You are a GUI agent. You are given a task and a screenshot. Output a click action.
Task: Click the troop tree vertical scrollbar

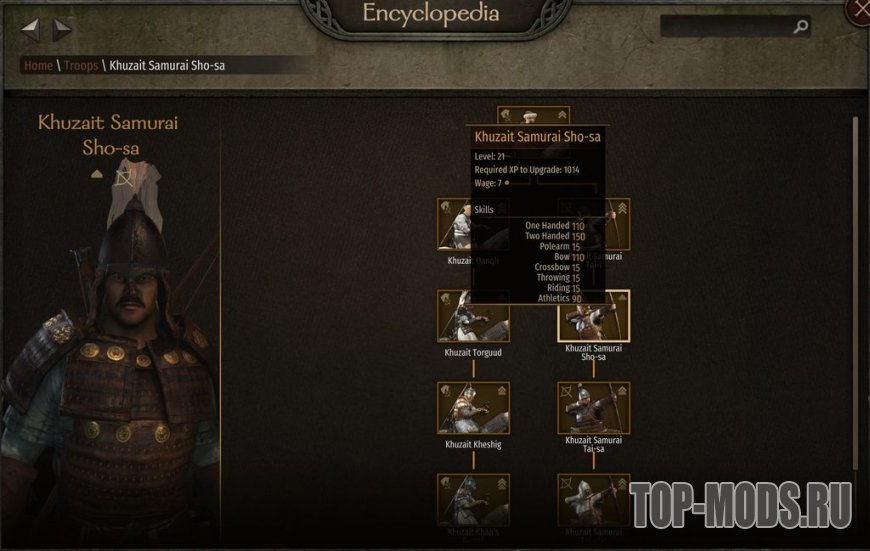[855, 290]
